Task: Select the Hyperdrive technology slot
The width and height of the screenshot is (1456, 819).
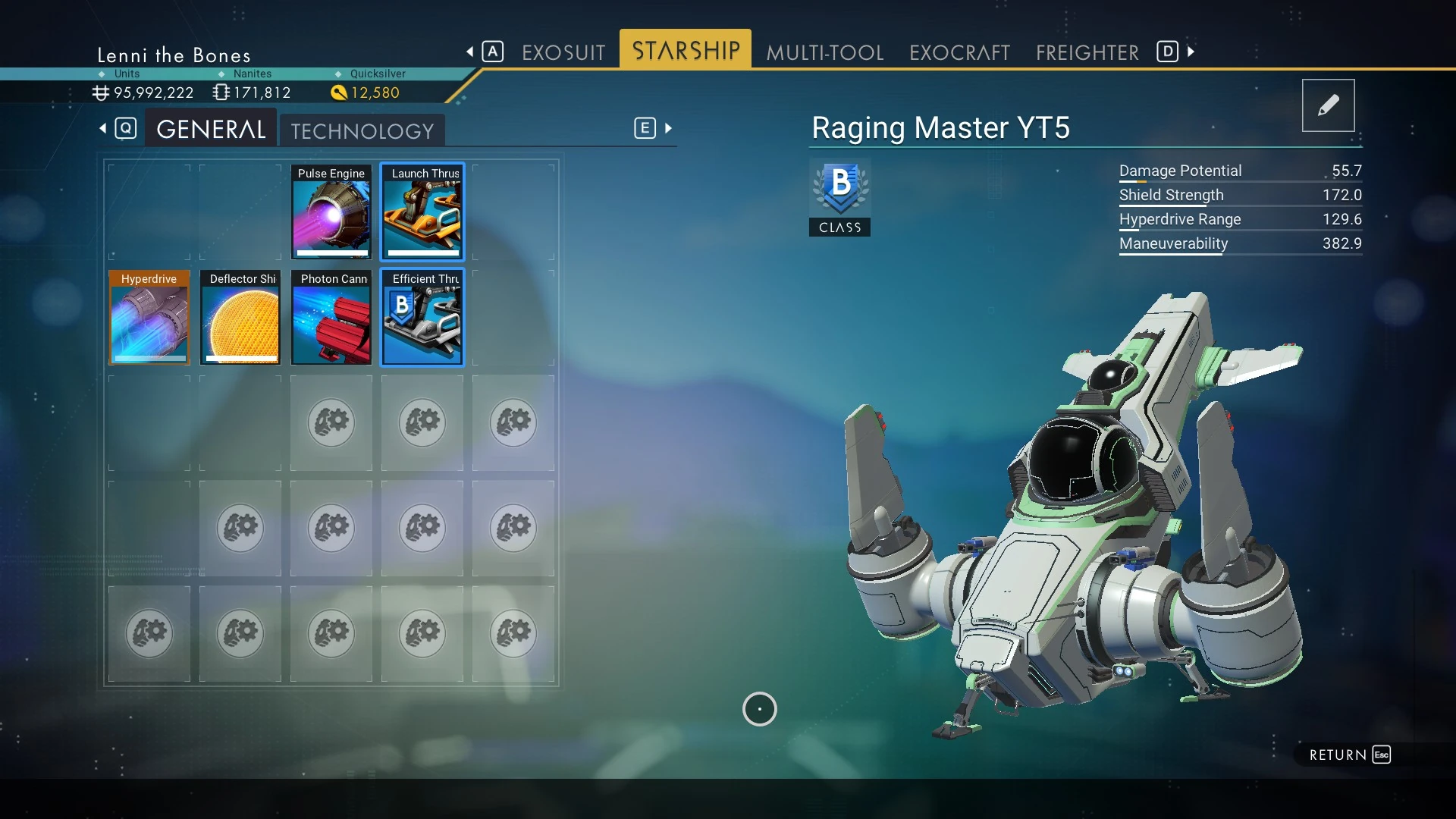Action: click(x=149, y=318)
